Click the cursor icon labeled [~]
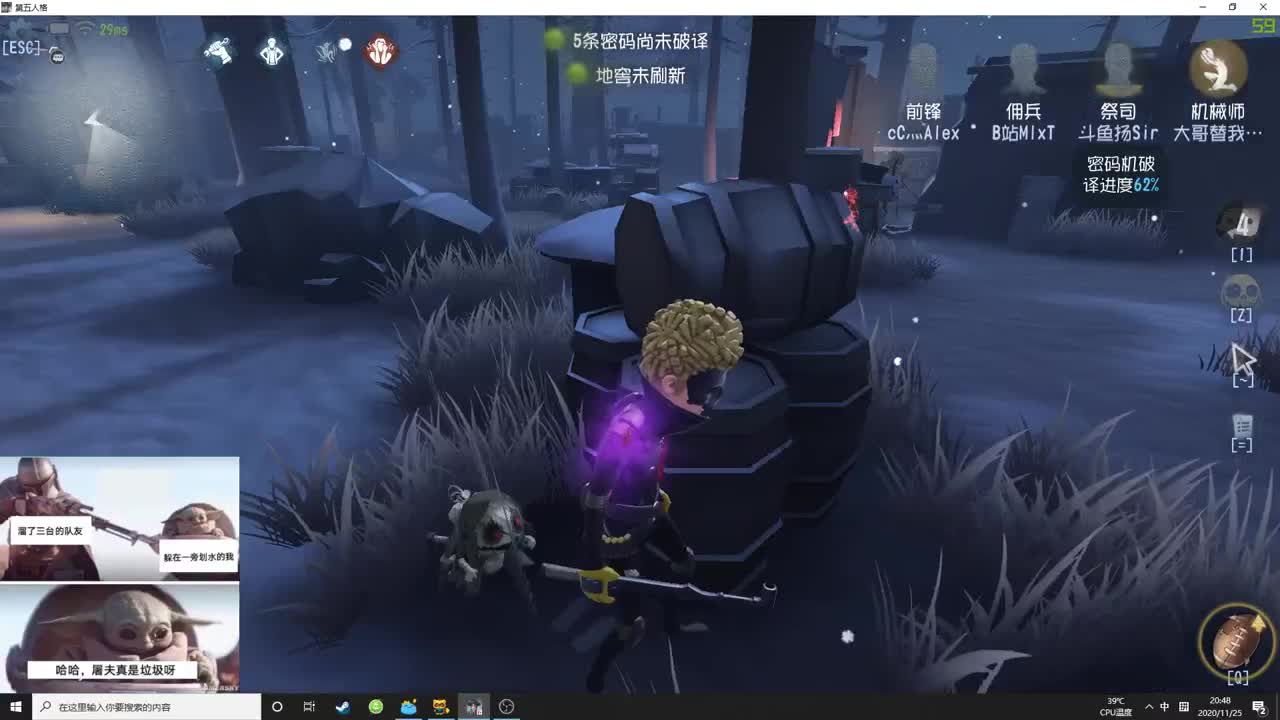The height and width of the screenshot is (720, 1280). pyautogui.click(x=1242, y=358)
